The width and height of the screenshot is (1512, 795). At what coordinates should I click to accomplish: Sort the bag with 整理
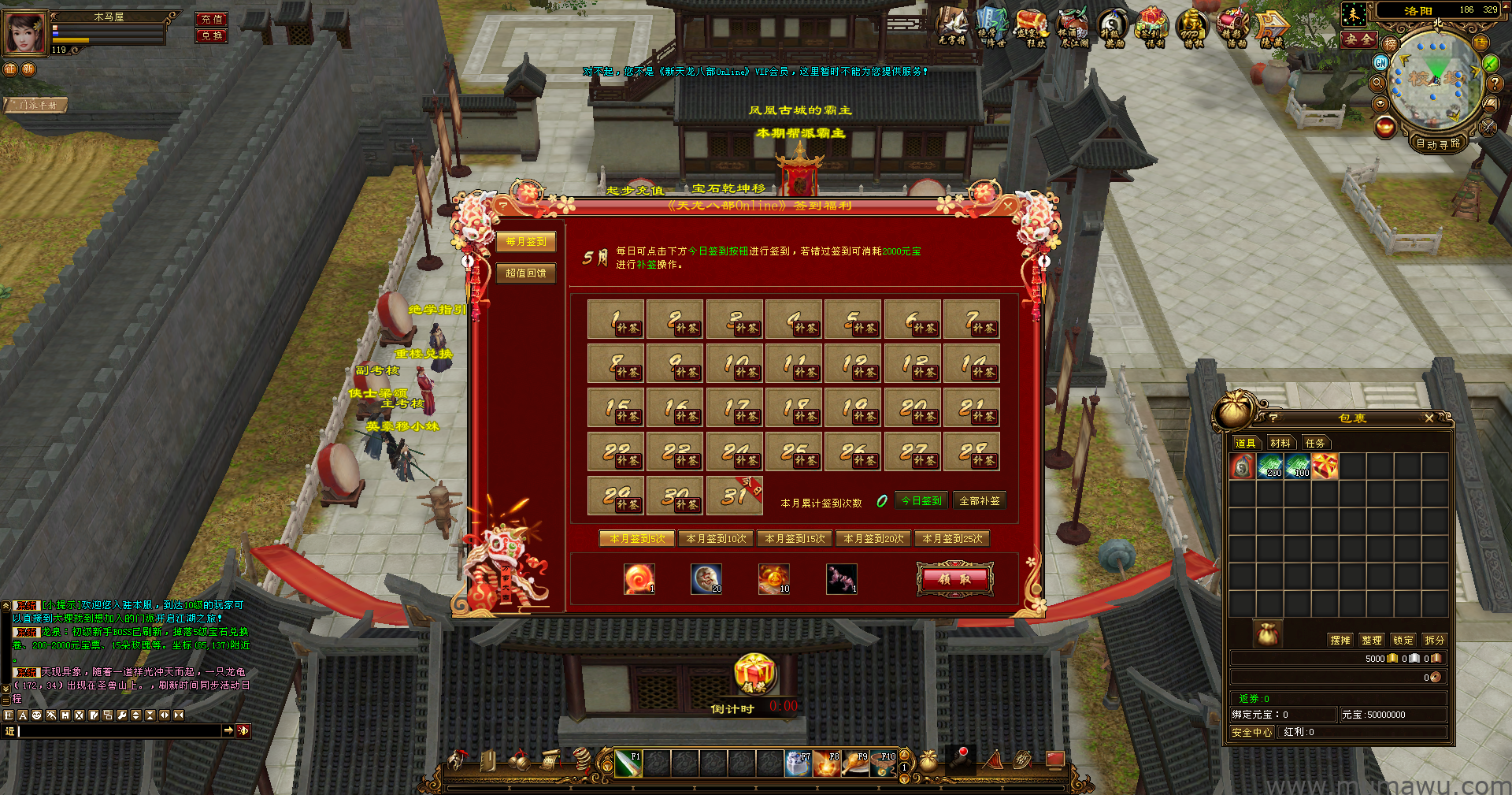(x=1372, y=641)
